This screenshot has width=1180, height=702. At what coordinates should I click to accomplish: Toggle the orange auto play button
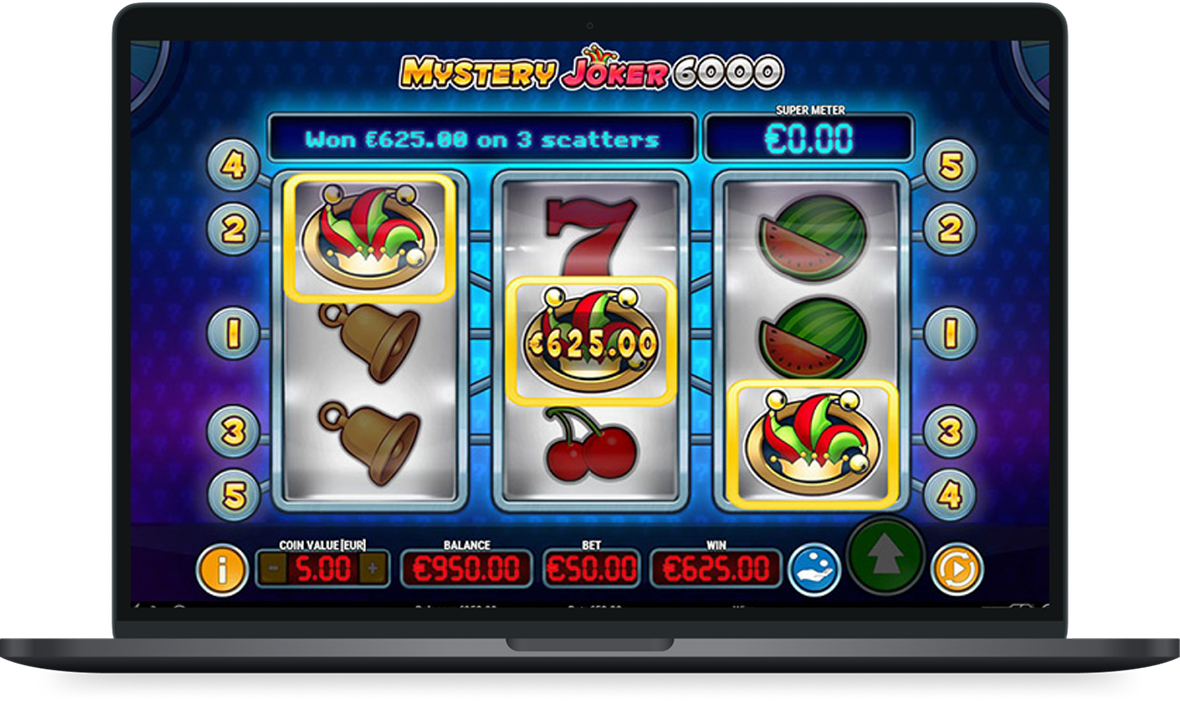coord(954,569)
